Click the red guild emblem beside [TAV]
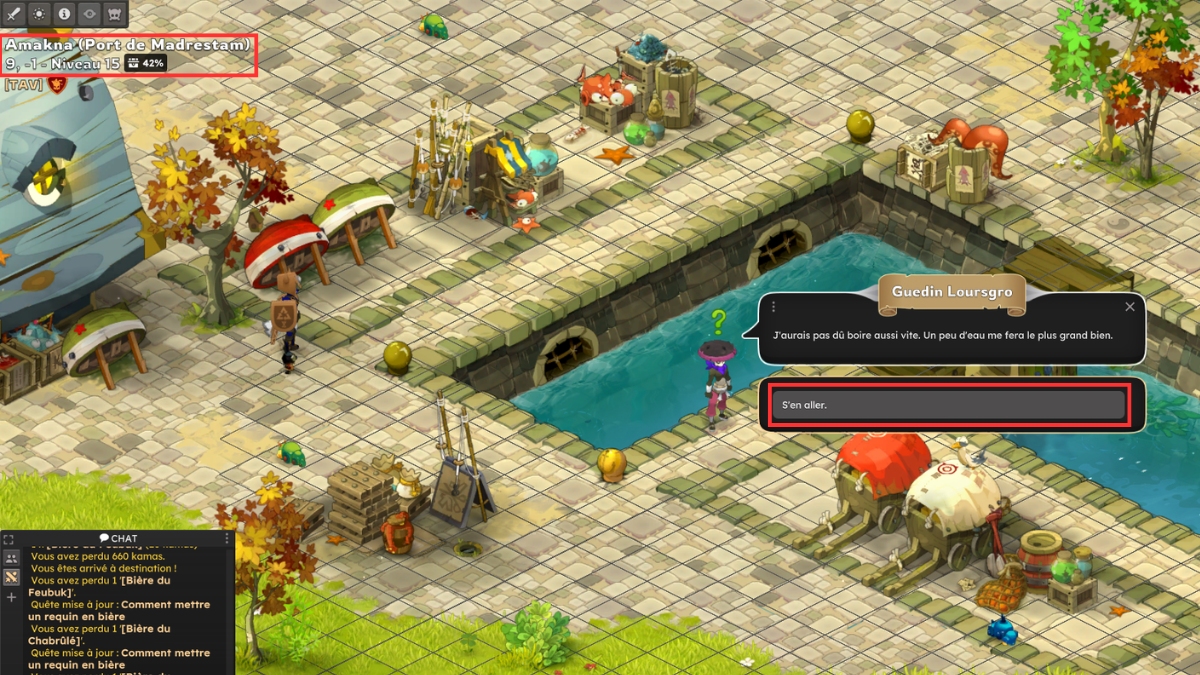Viewport: 1200px width, 675px height. pos(56,85)
